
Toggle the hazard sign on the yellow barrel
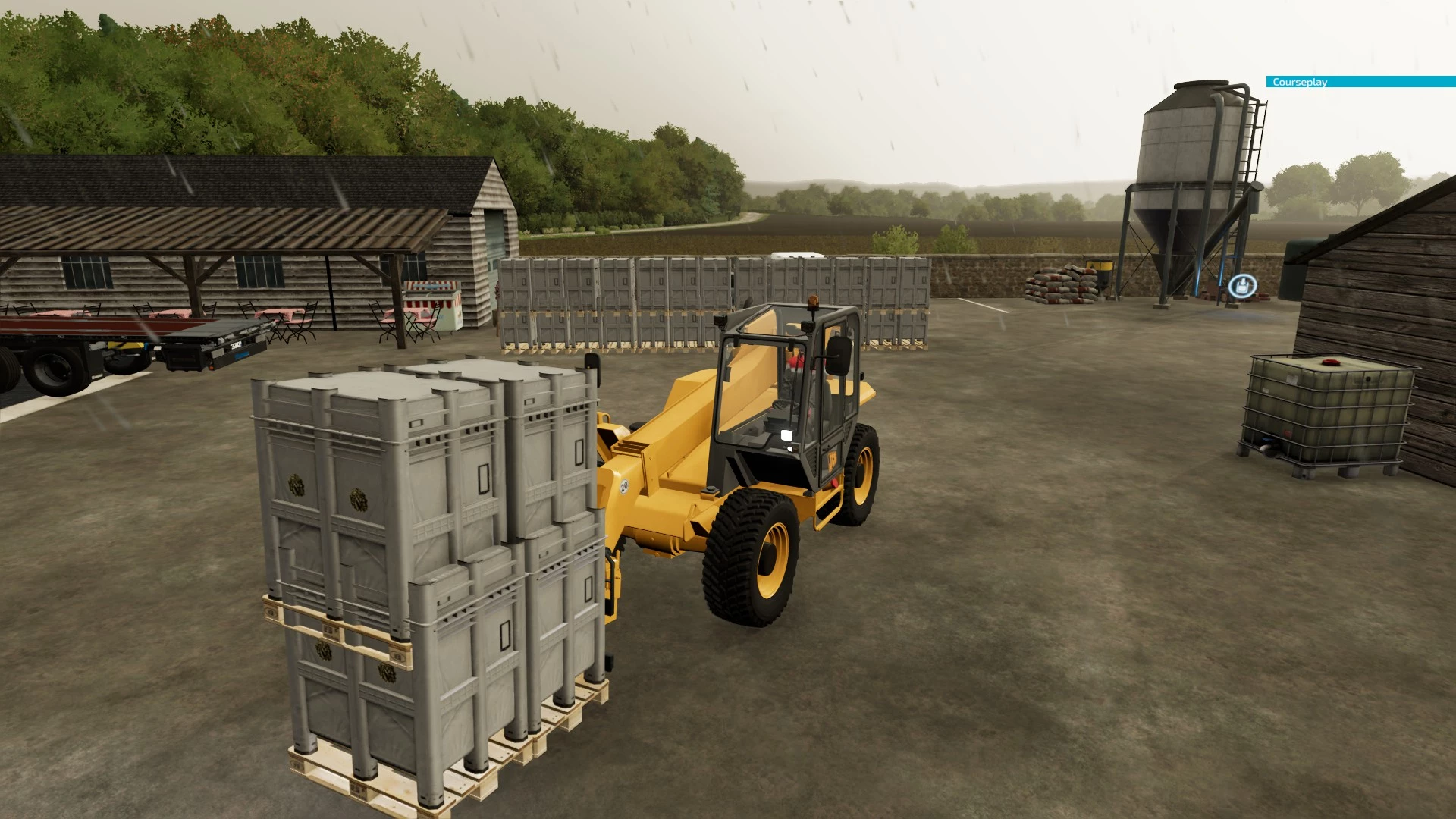[x=1098, y=267]
